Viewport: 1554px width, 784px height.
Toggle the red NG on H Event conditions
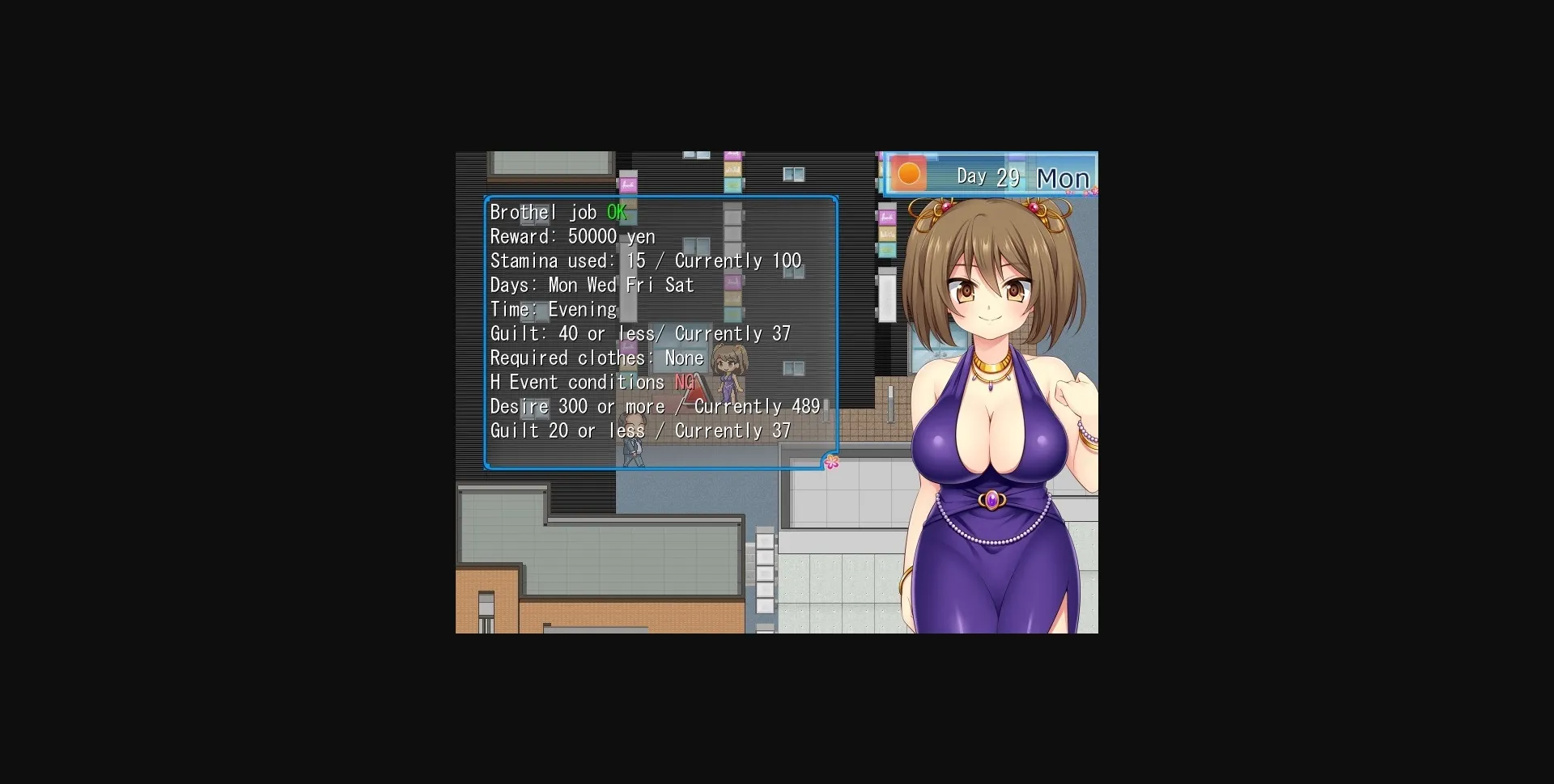tap(686, 382)
